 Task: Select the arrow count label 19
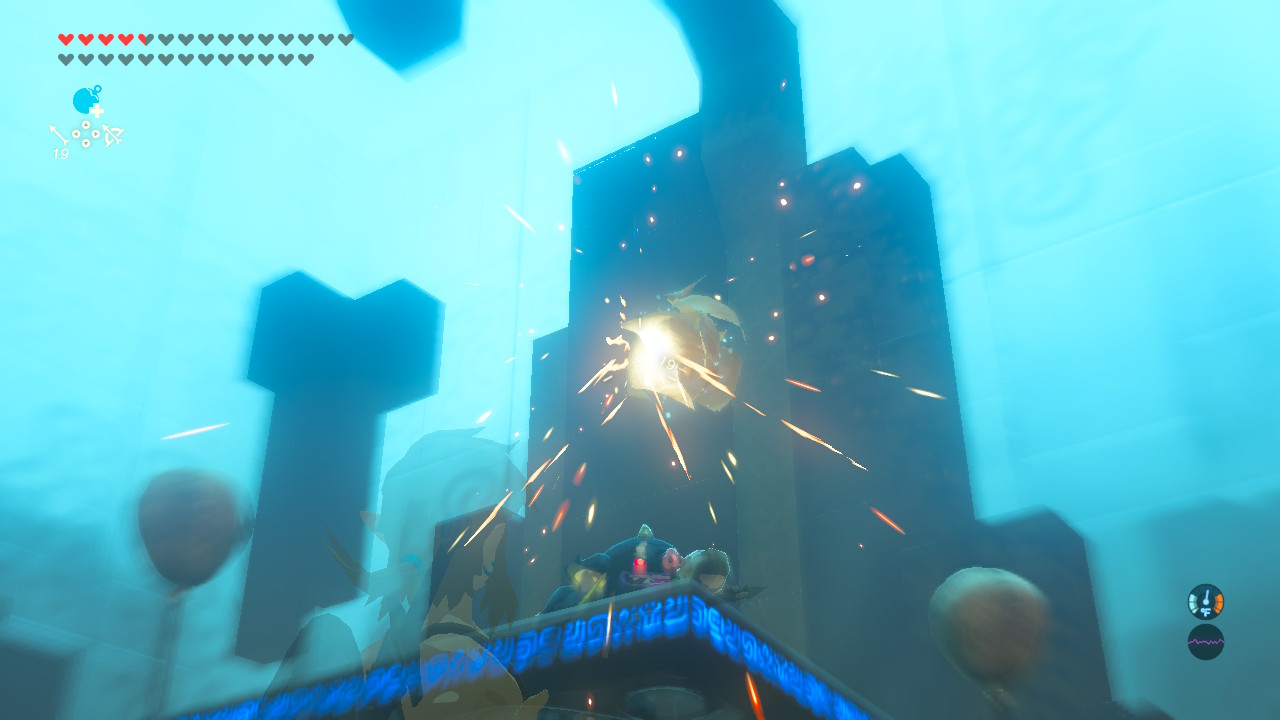coord(61,153)
